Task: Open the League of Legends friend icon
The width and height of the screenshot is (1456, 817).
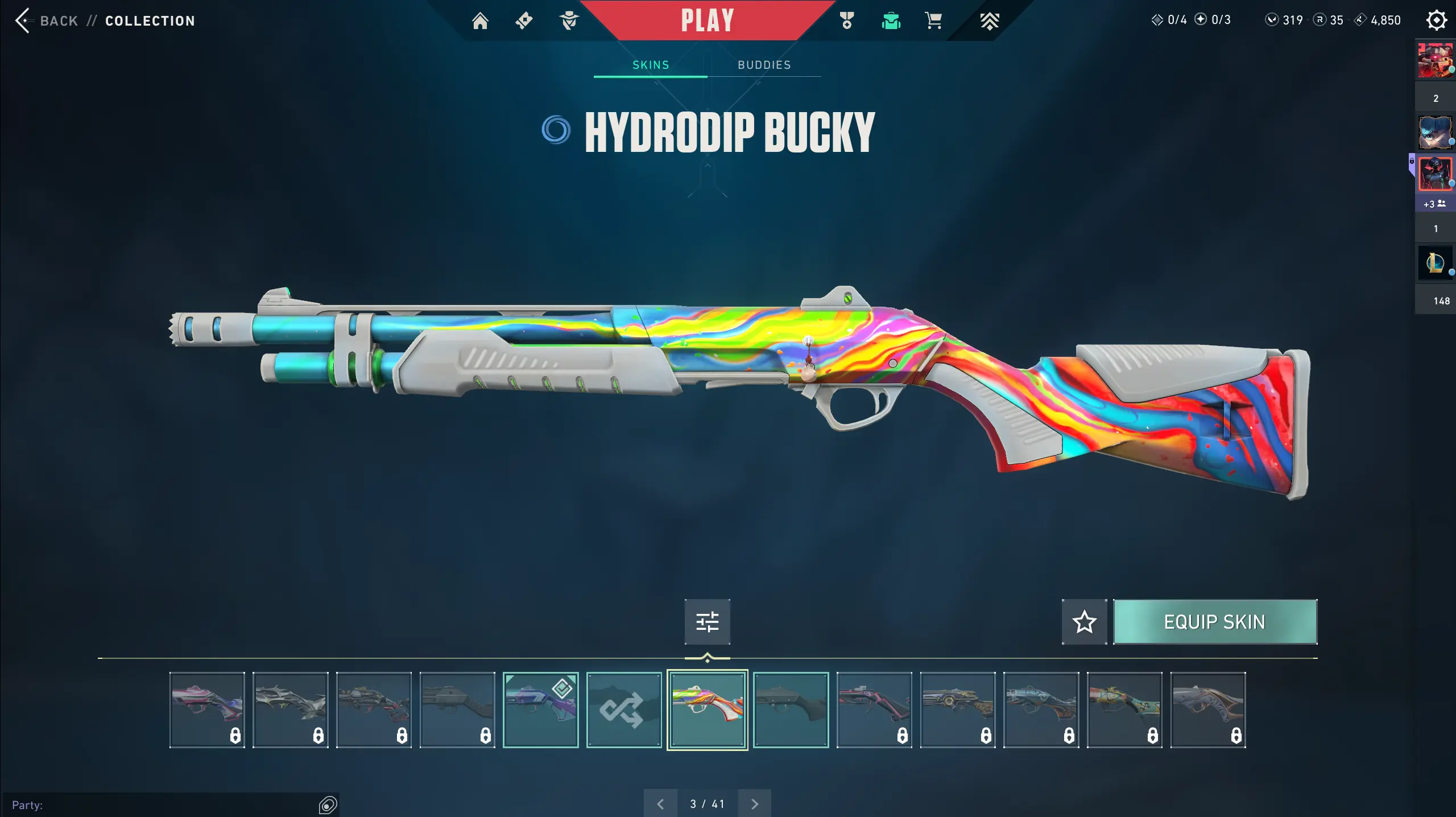Action: 1434,263
